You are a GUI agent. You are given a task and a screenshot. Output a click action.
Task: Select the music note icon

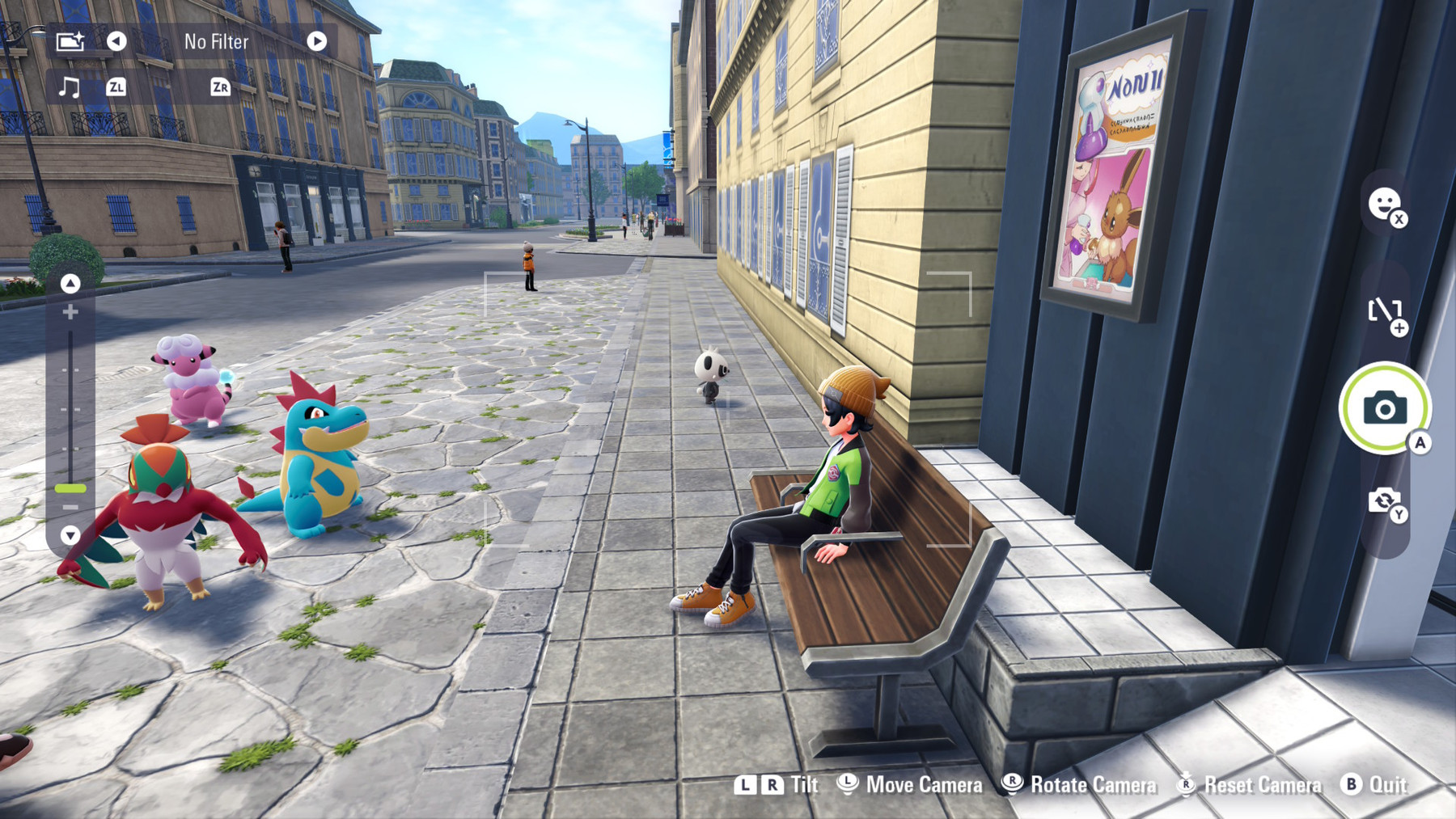tap(70, 87)
